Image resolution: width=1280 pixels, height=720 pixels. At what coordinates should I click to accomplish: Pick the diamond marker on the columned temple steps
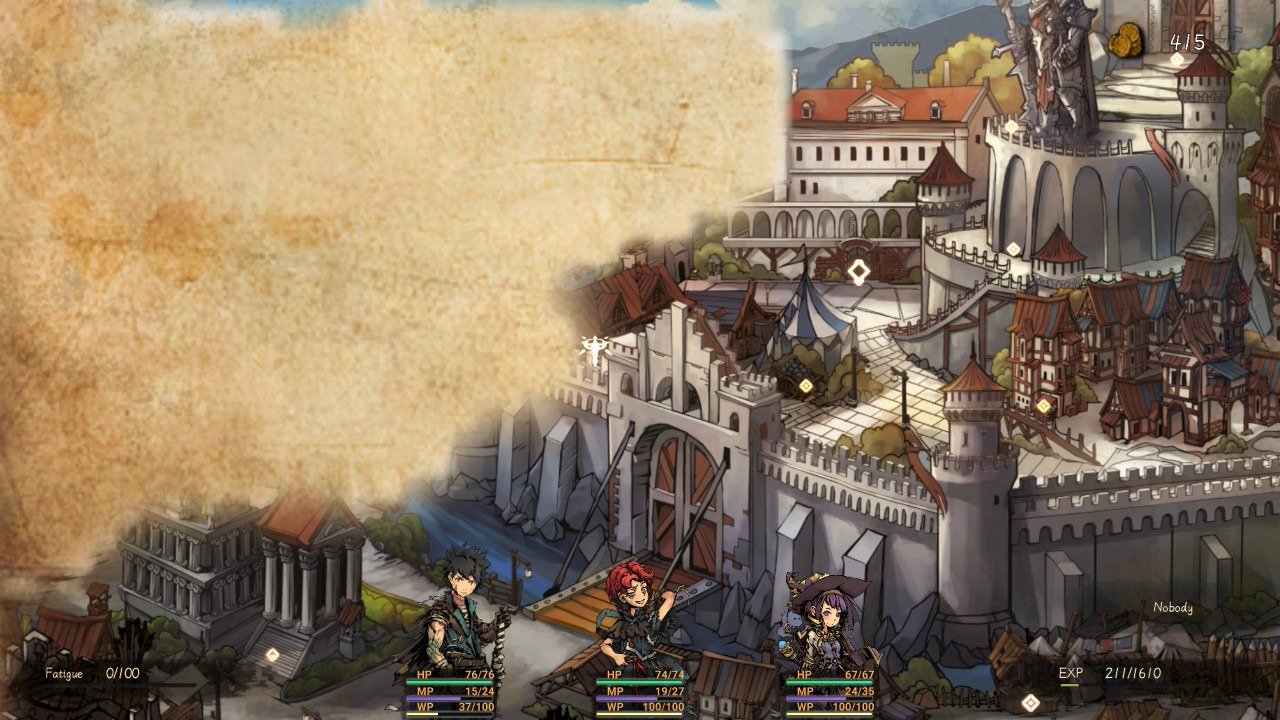click(x=272, y=654)
